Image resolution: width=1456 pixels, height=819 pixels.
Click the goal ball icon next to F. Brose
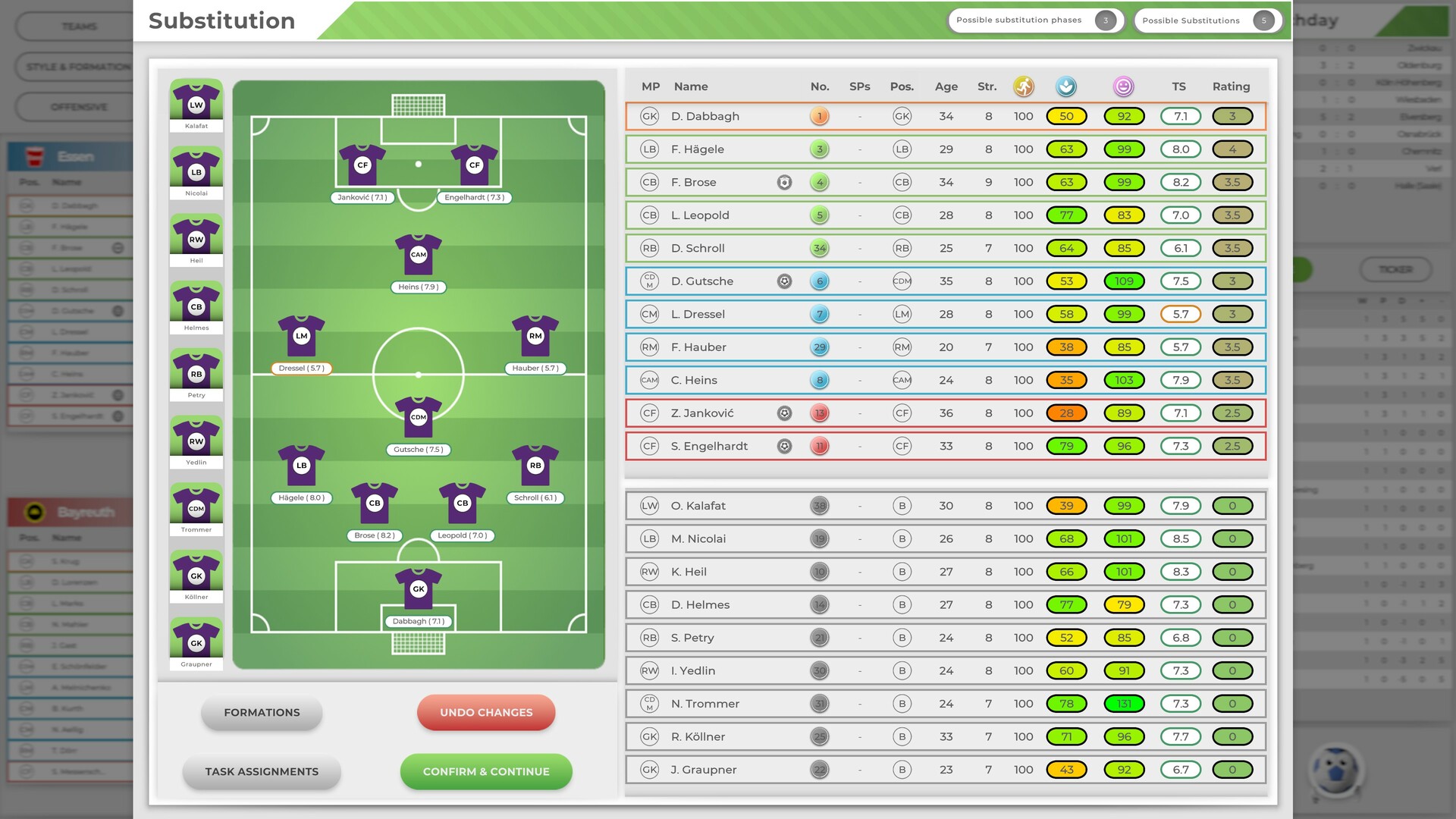785,182
